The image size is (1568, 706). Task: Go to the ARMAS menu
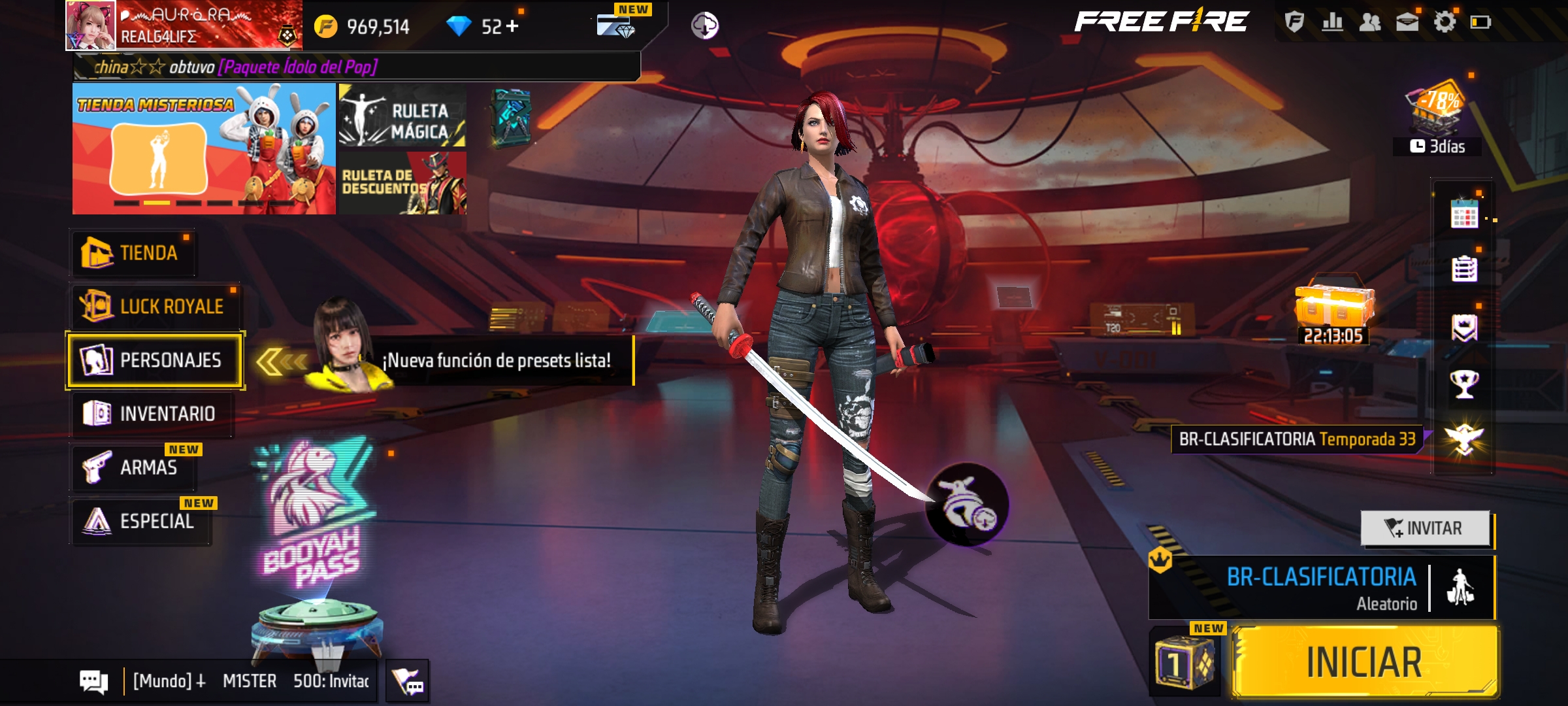tap(133, 467)
